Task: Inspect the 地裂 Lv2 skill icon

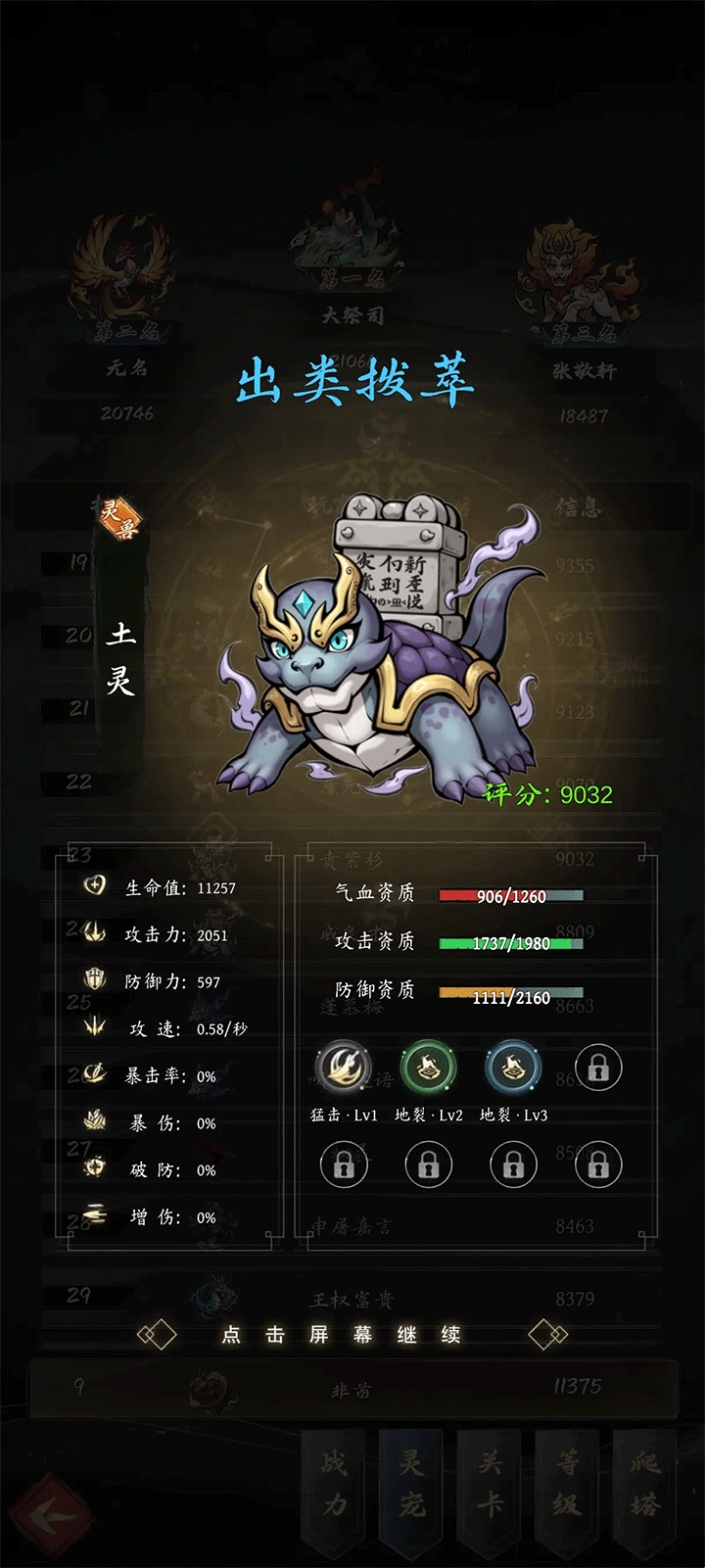Action: [x=429, y=1068]
